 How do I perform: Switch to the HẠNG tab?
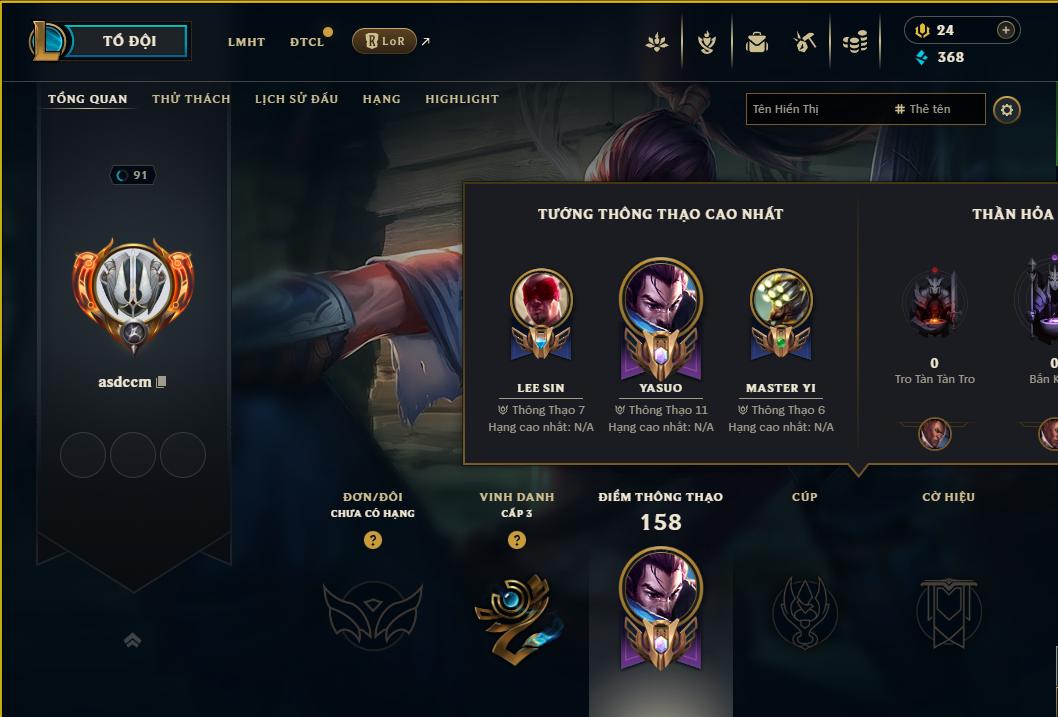click(x=381, y=99)
